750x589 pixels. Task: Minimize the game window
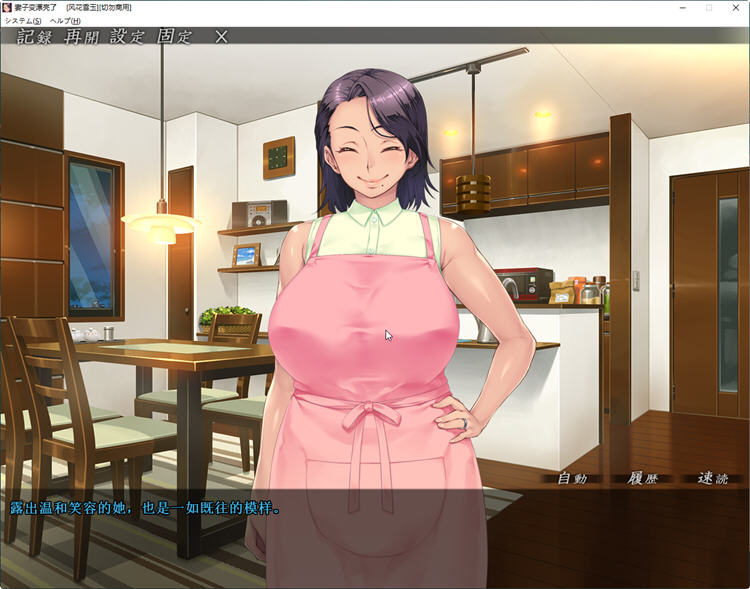coord(681,7)
